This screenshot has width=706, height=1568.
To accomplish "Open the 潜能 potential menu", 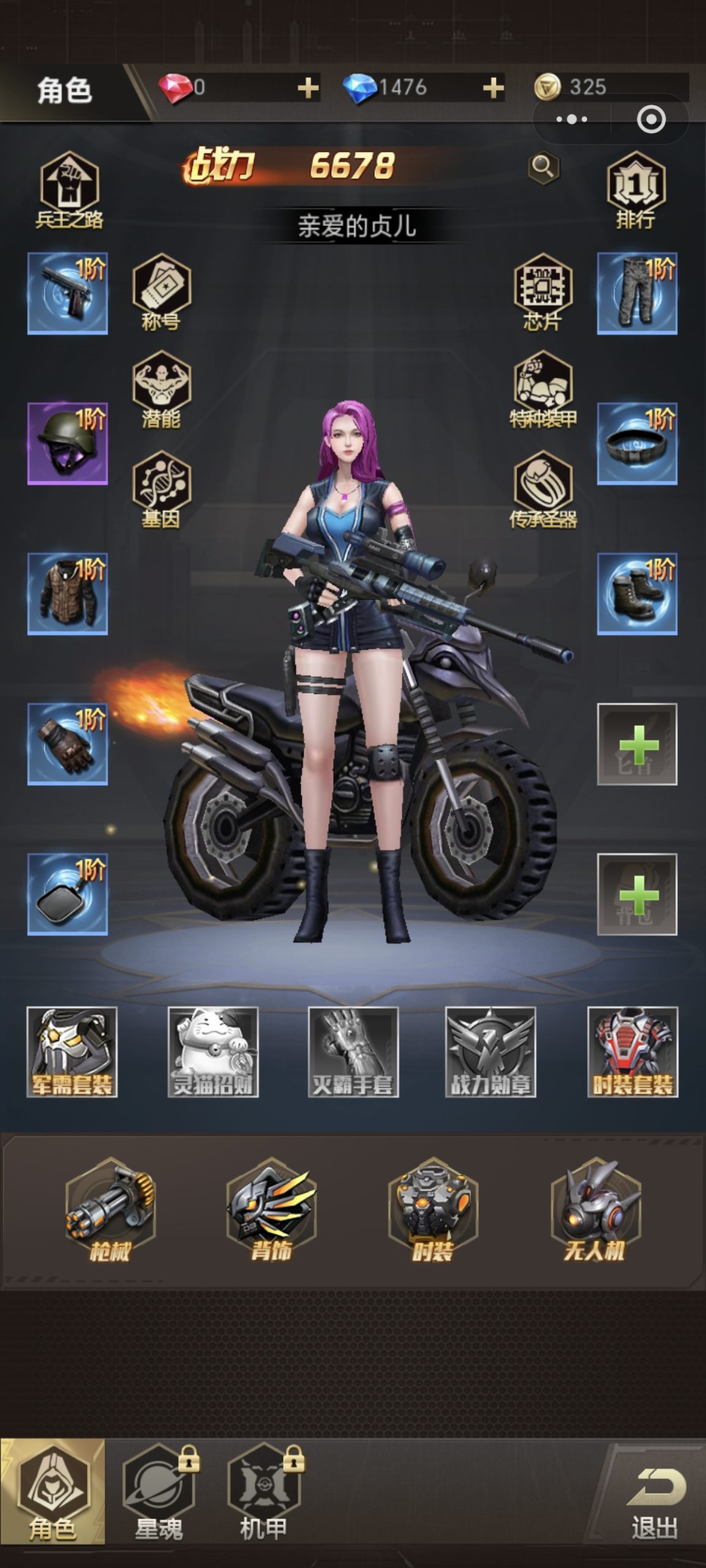I will click(161, 390).
